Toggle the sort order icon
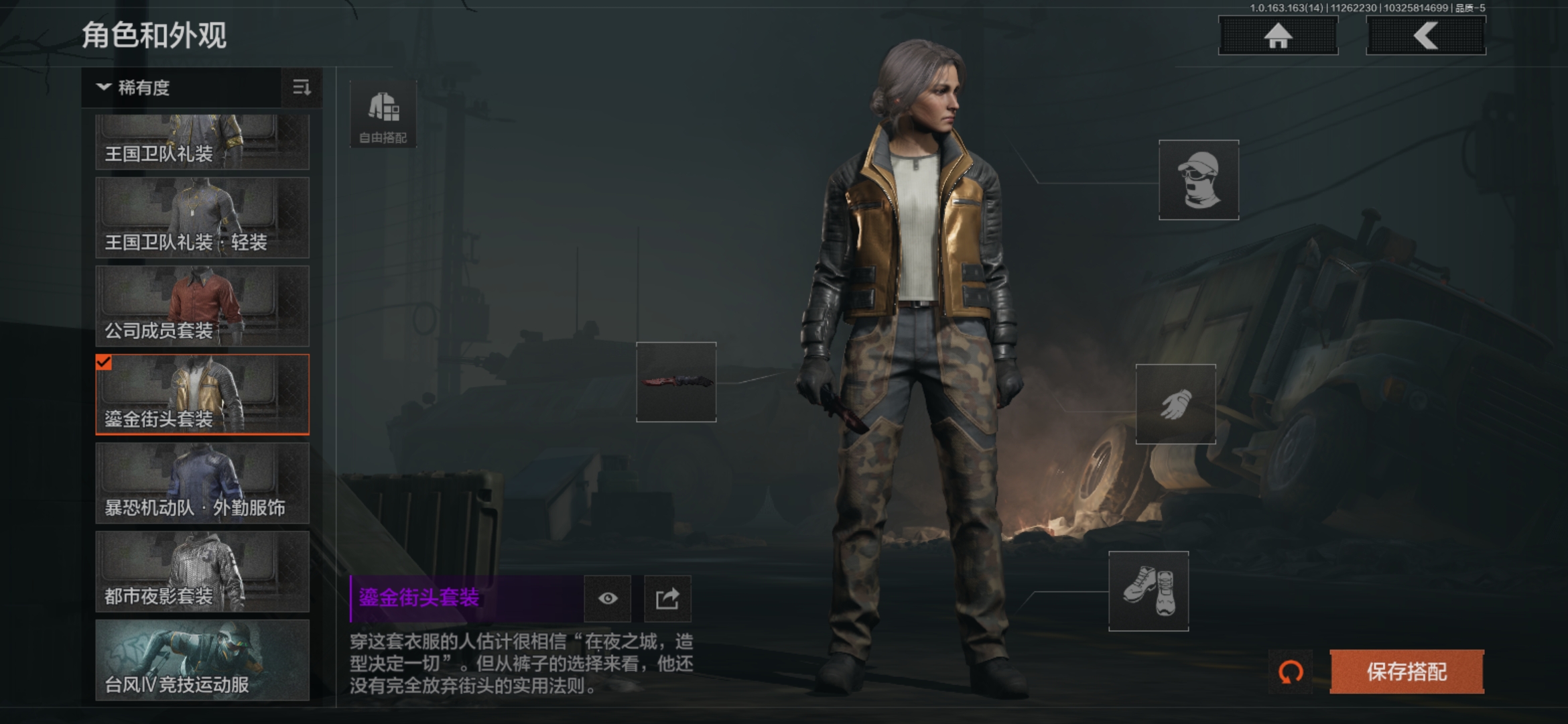Viewport: 1568px width, 724px height. [302, 88]
